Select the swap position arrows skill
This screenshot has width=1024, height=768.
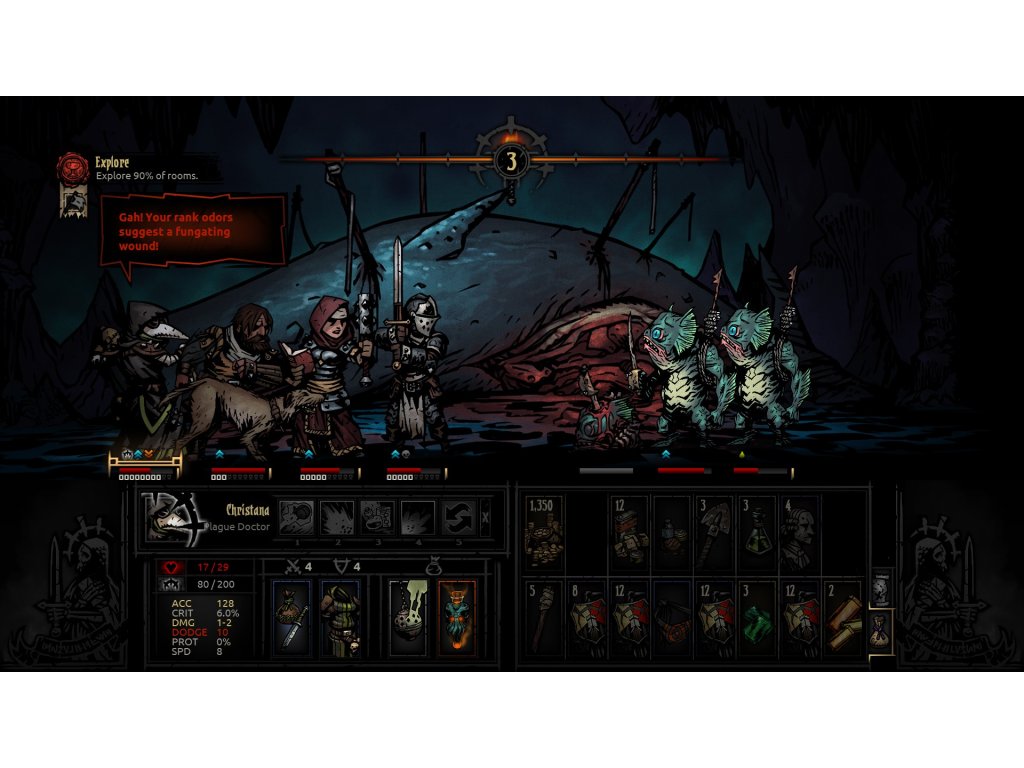[x=457, y=517]
